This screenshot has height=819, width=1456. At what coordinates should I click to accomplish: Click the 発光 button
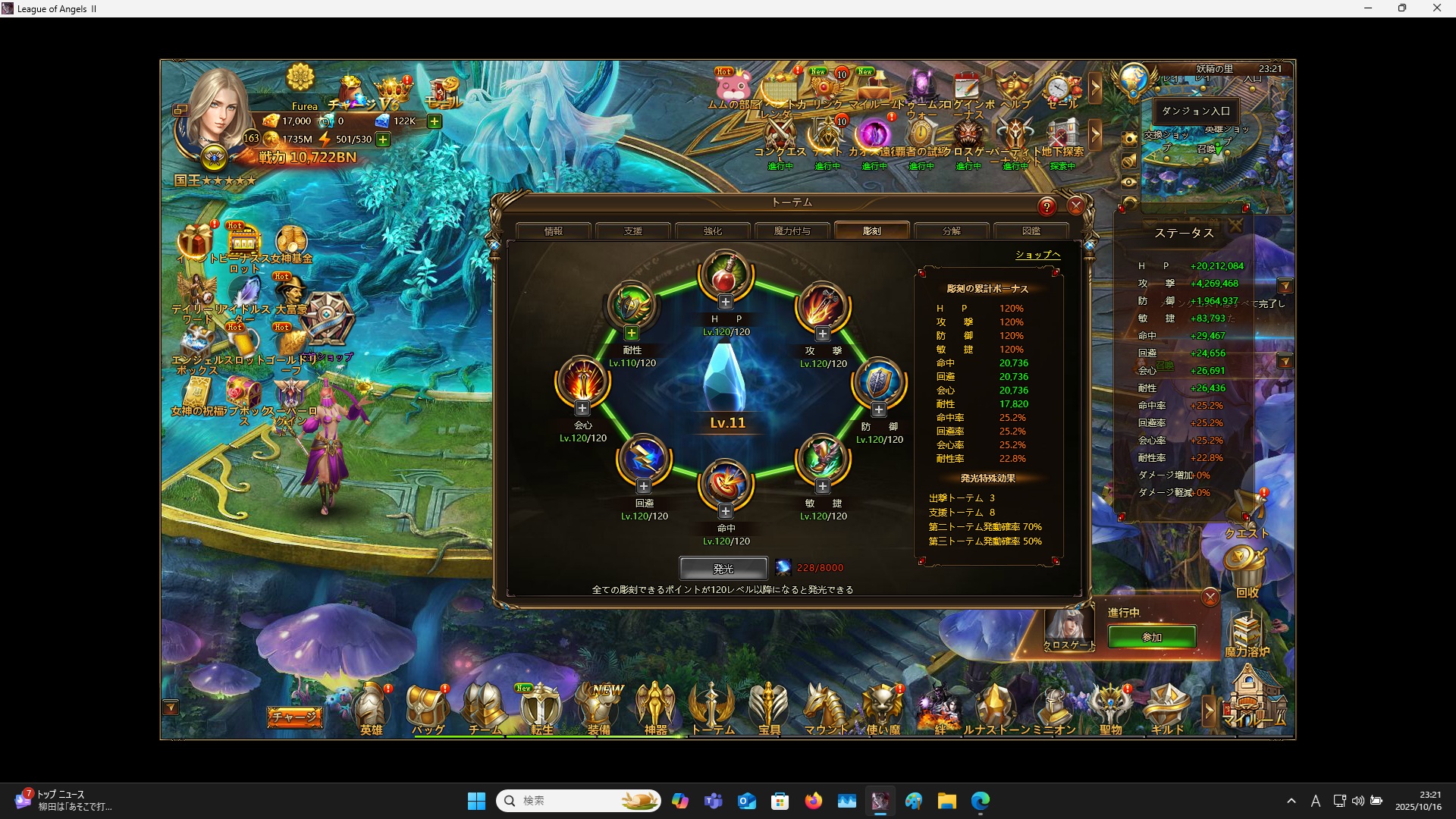coord(723,568)
